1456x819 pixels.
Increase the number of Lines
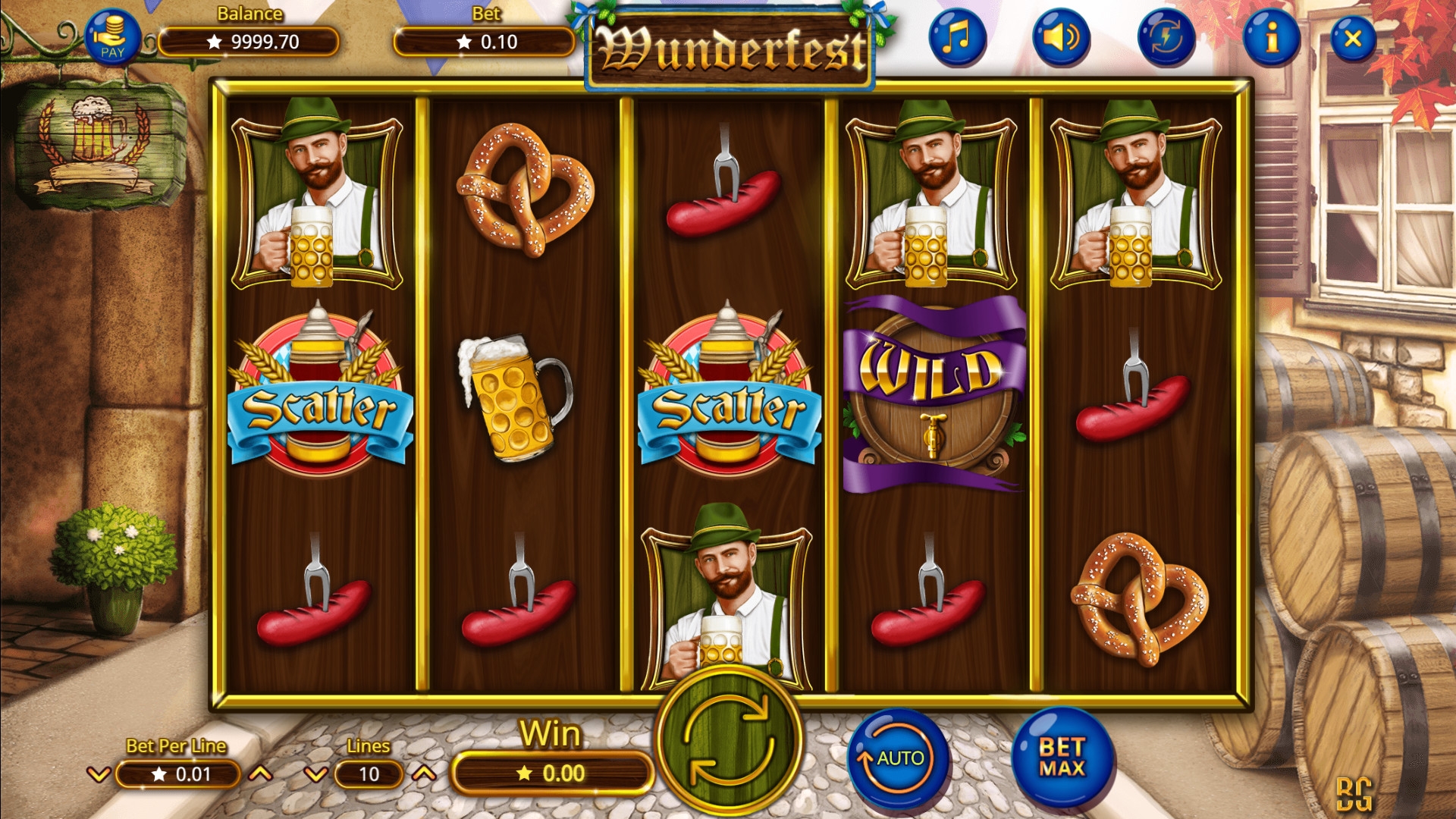pyautogui.click(x=425, y=774)
